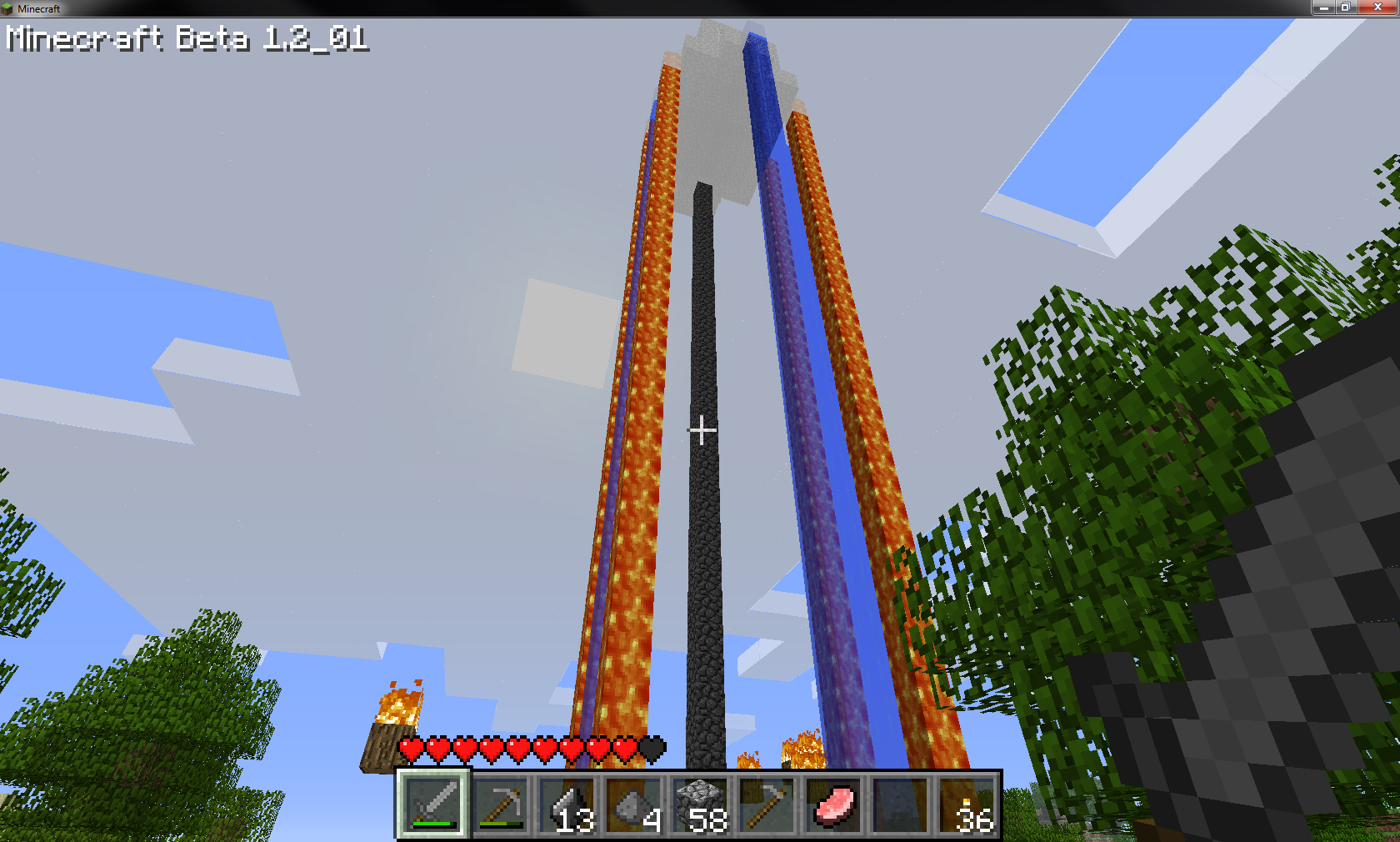
Task: Select the second pickaxe in the hotbar
Action: (766, 802)
